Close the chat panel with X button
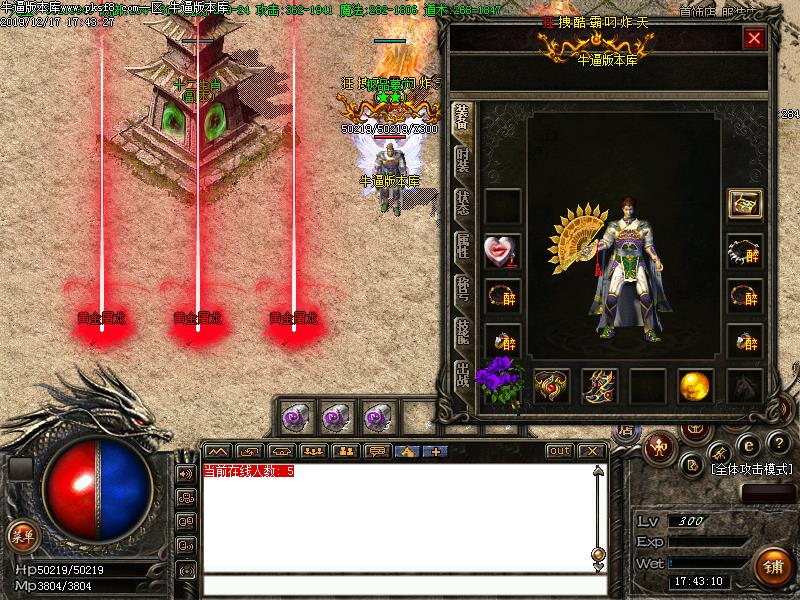The image size is (800, 600). 590,451
